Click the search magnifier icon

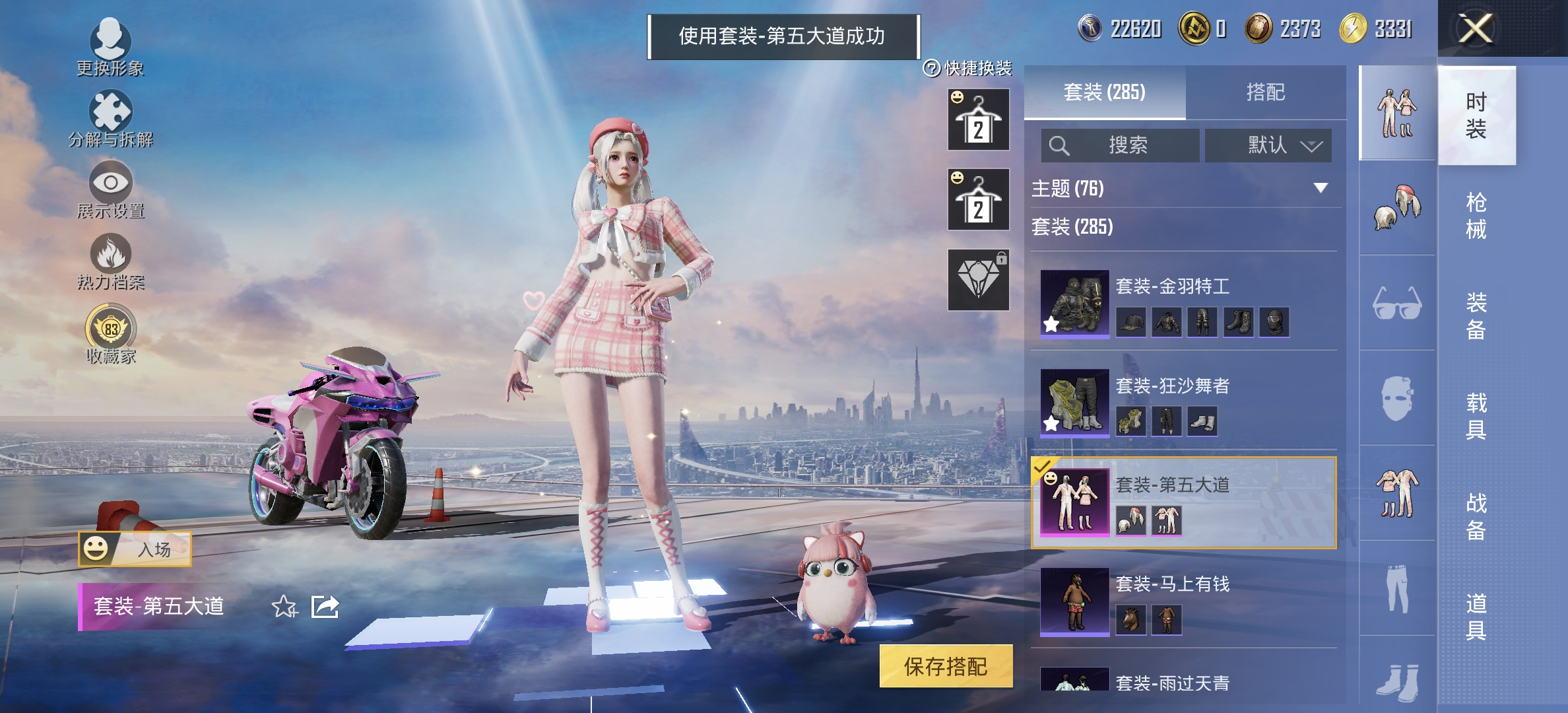pyautogui.click(x=1061, y=145)
